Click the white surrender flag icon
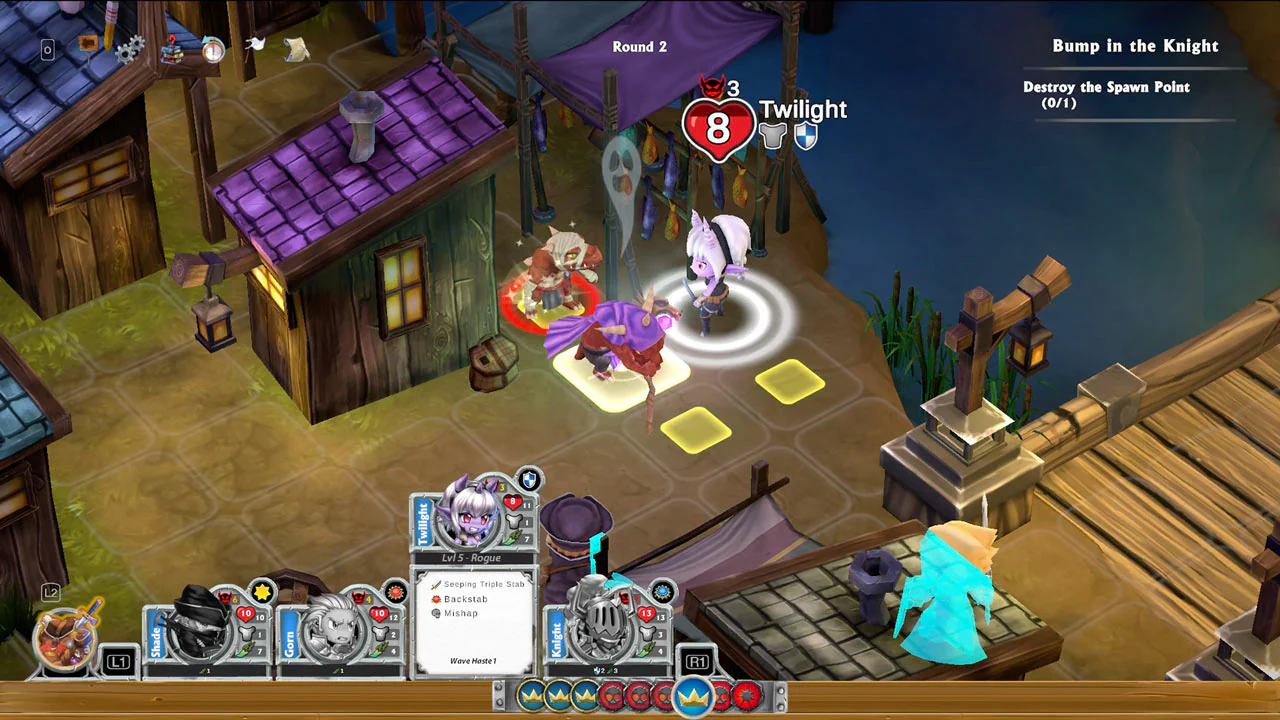 (256, 45)
